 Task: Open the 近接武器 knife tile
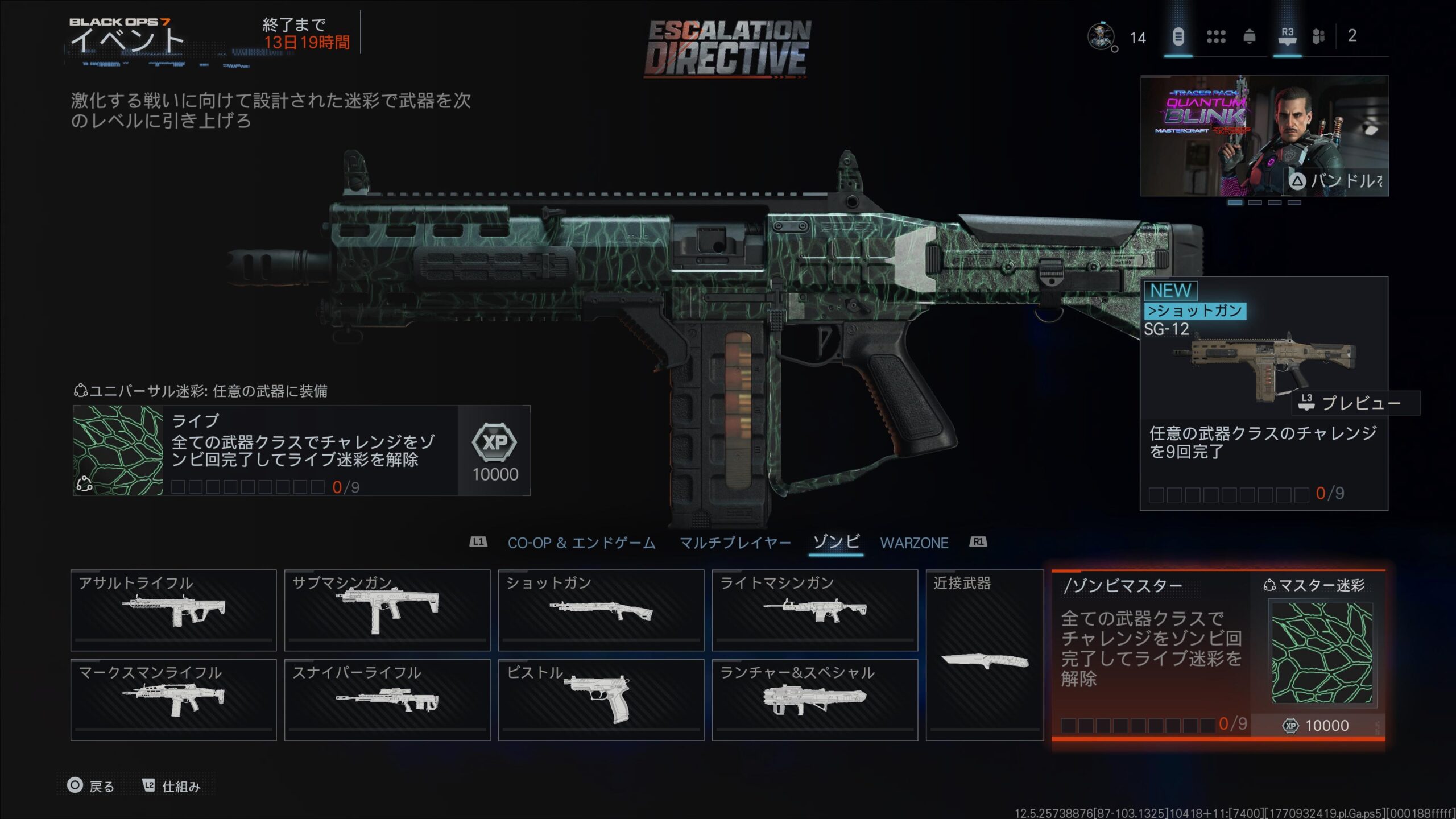click(985, 655)
